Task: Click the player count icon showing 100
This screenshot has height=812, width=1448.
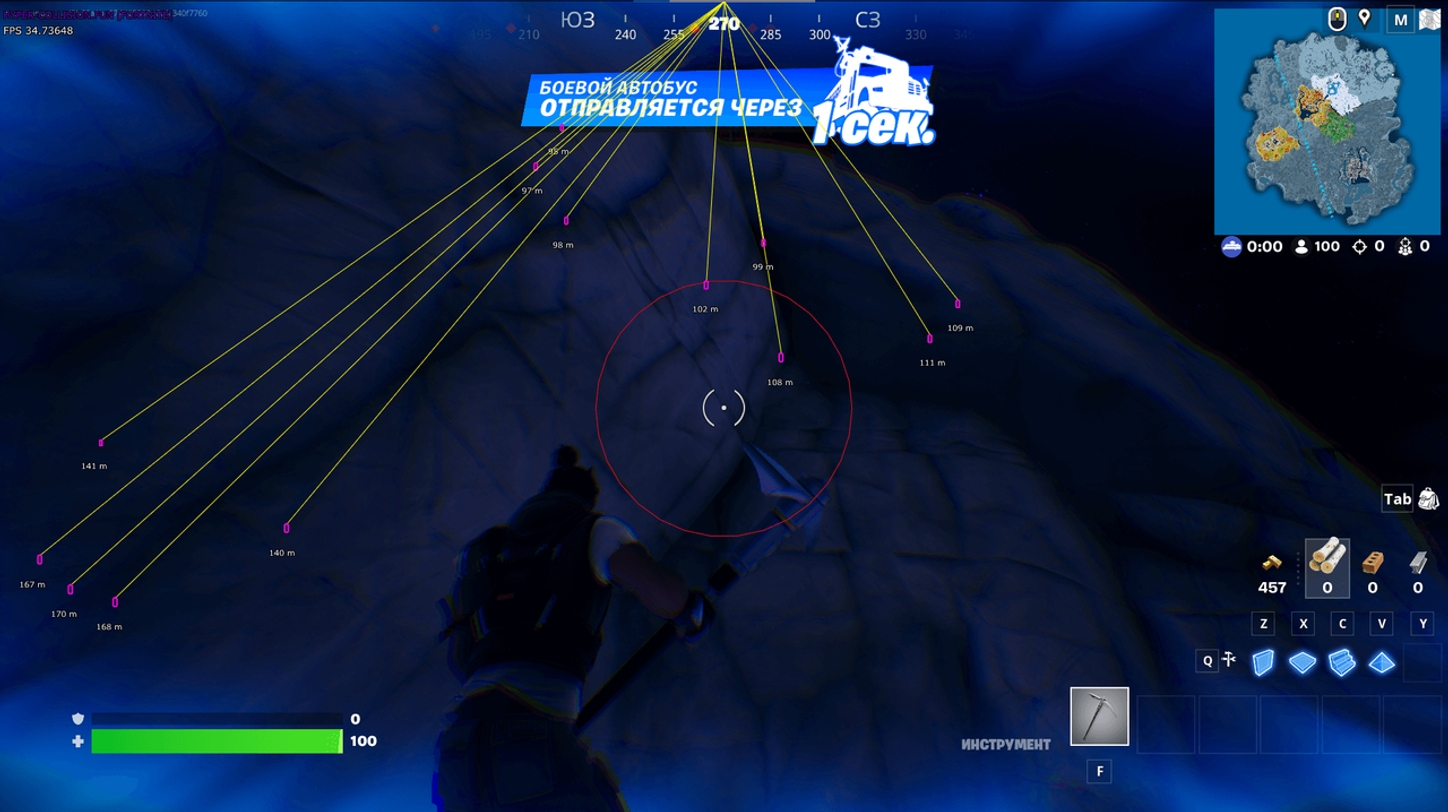Action: pyautogui.click(x=1301, y=246)
